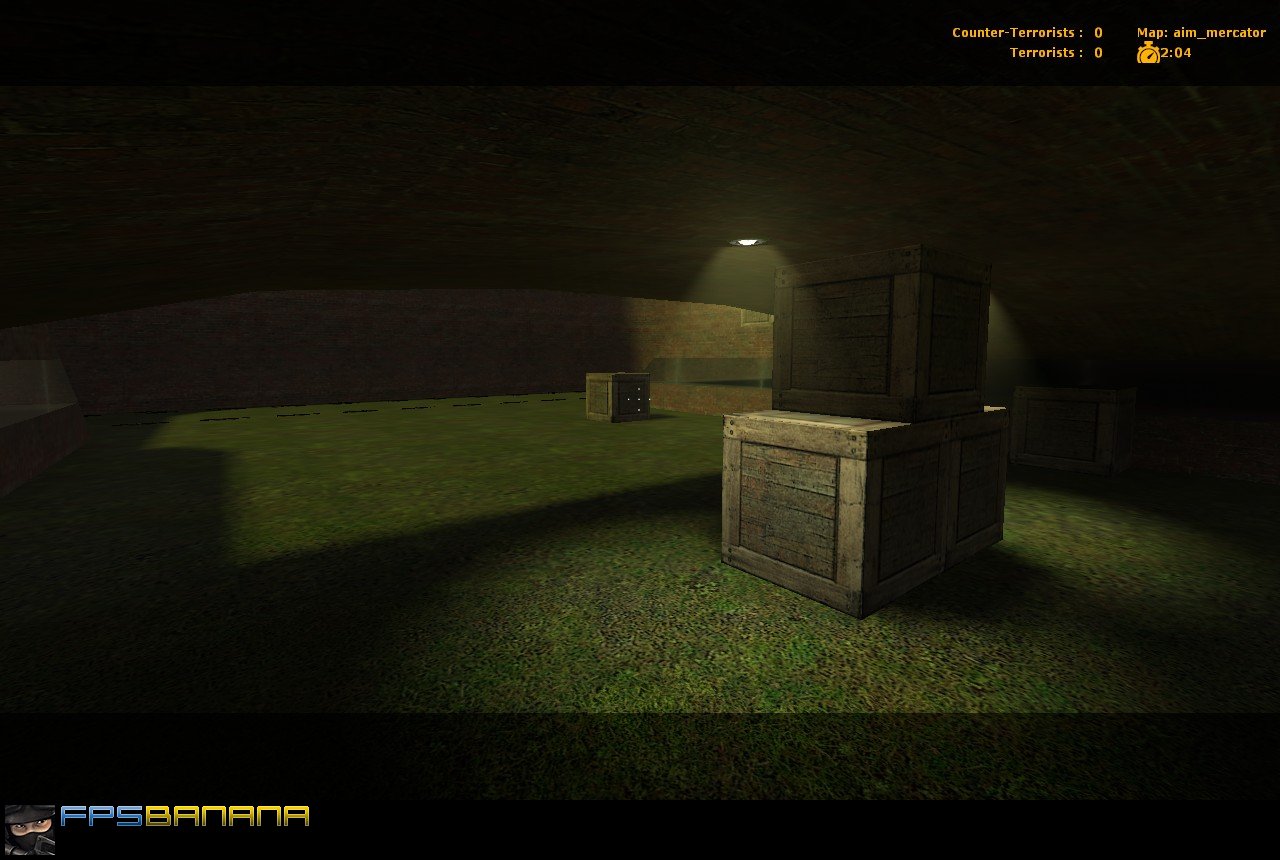
Task: Click the Terrorists zero score value
Action: tap(1096, 52)
